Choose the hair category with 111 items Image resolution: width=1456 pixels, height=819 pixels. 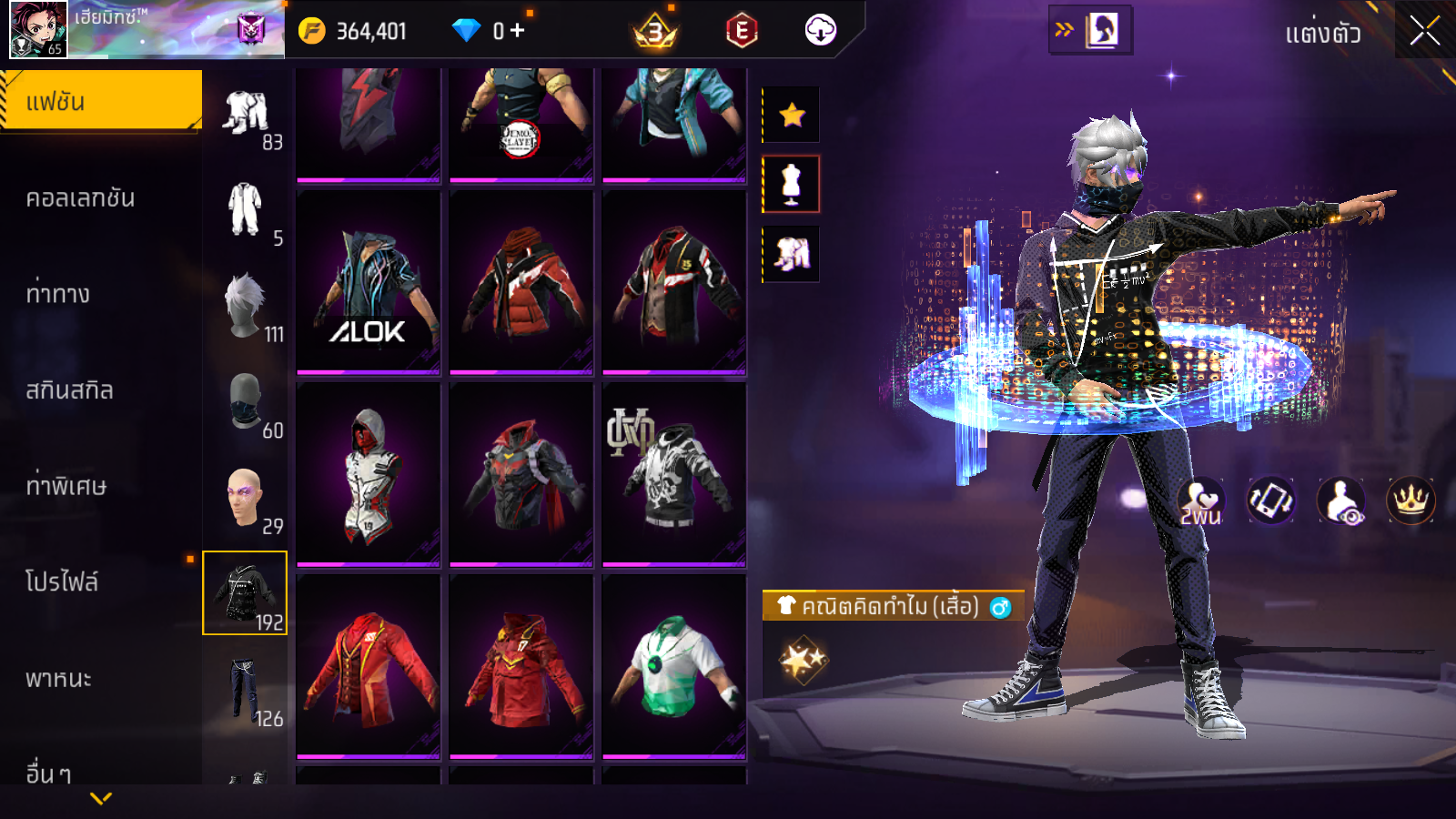click(x=245, y=306)
